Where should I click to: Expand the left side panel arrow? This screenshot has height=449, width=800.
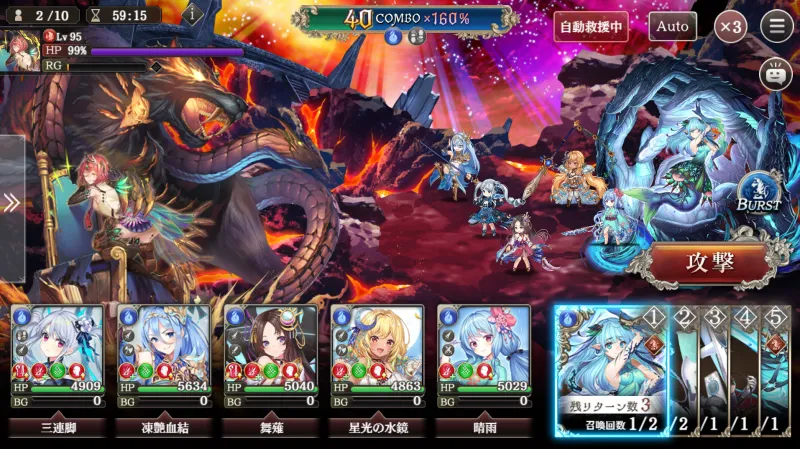[11, 204]
